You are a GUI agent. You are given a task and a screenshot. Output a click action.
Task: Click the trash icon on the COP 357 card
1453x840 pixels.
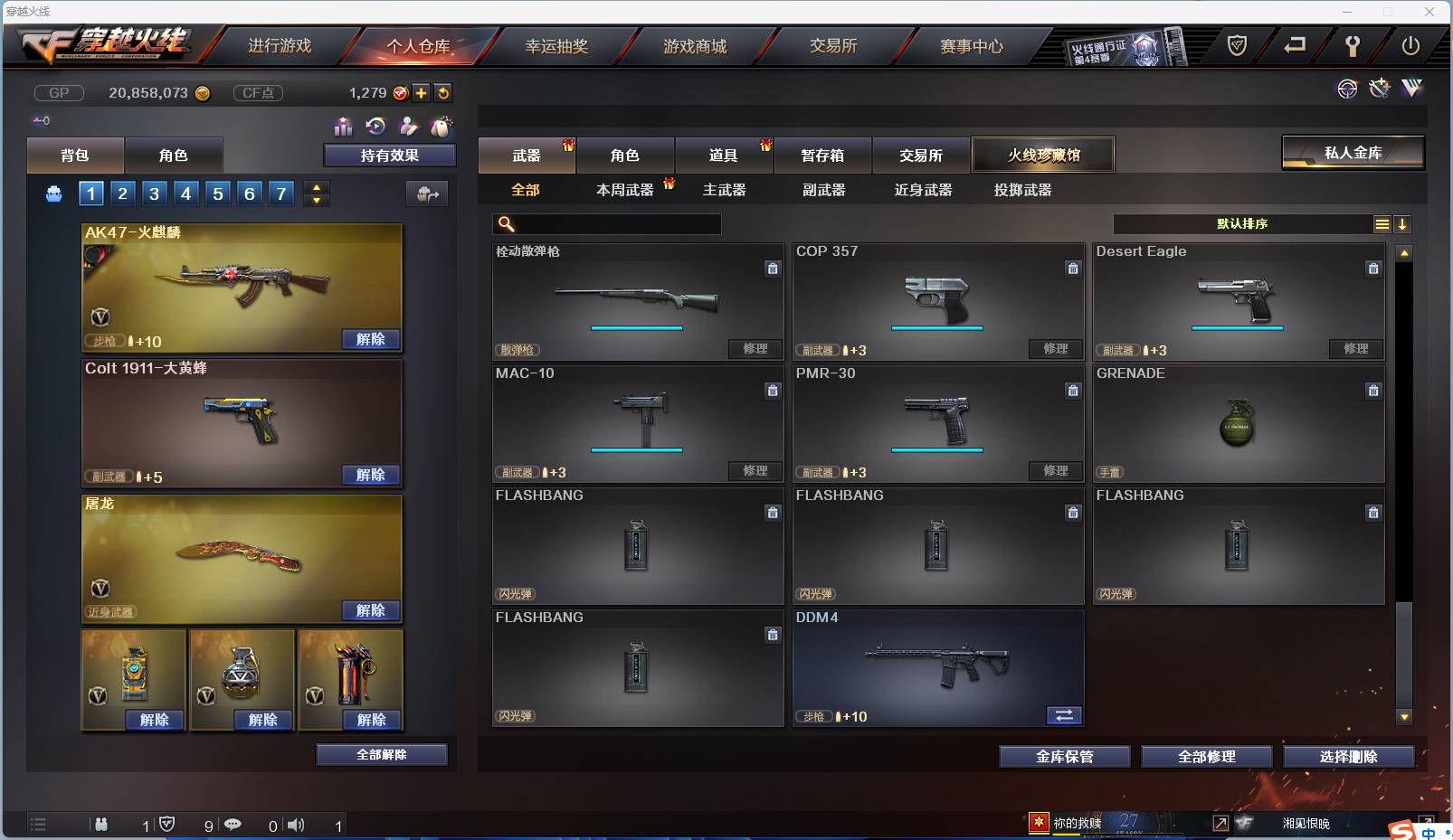1073,269
